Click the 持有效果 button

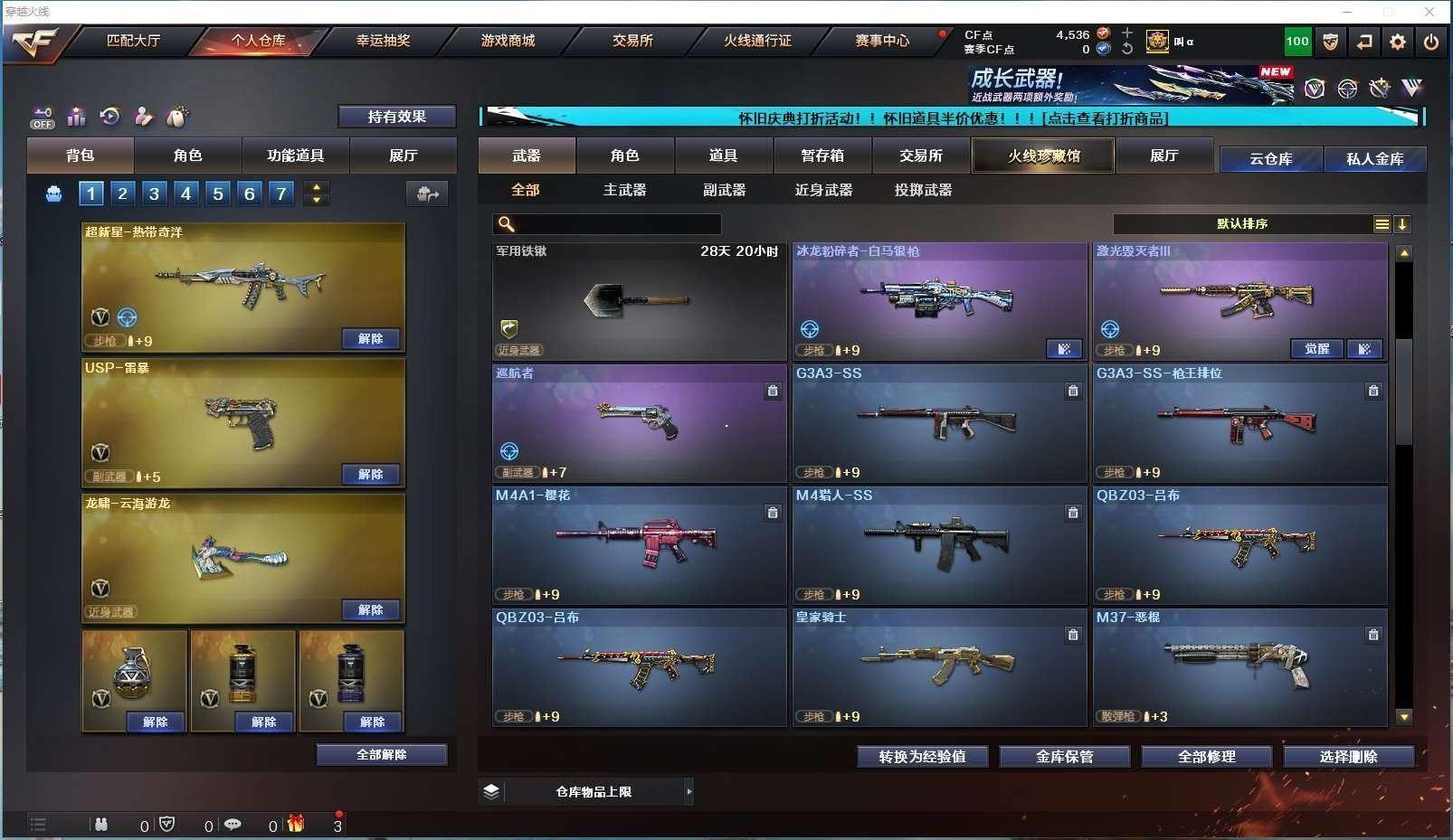(396, 117)
